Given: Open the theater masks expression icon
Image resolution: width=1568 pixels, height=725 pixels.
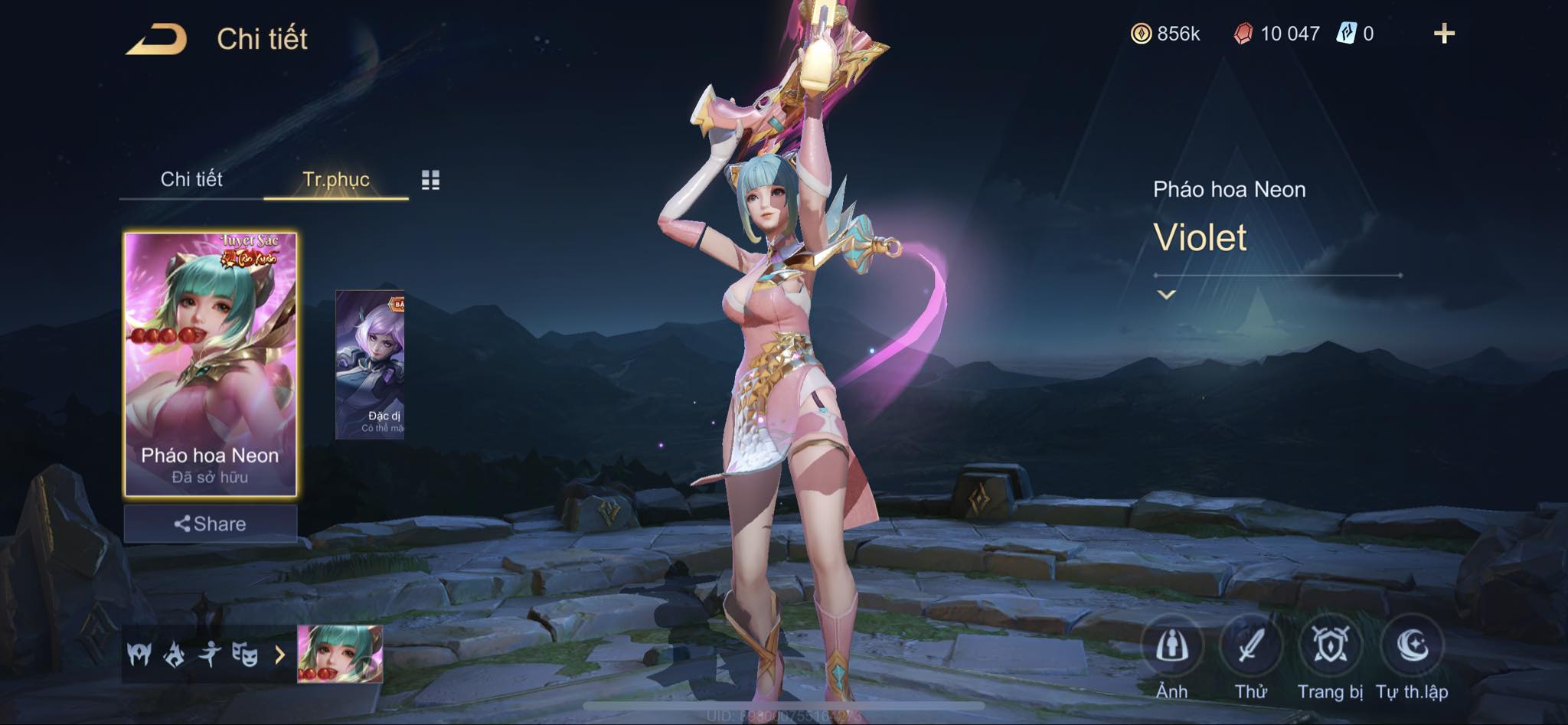Looking at the screenshot, I should coord(245,655).
